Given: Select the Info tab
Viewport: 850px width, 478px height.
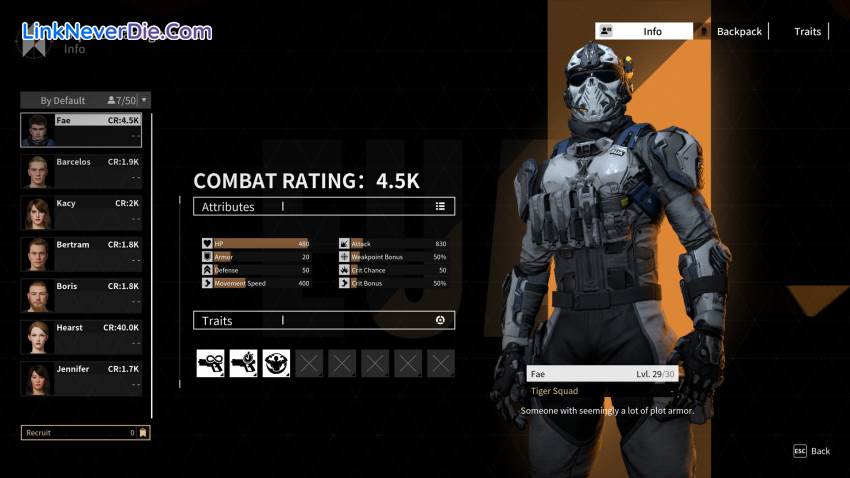Looking at the screenshot, I should tap(644, 32).
